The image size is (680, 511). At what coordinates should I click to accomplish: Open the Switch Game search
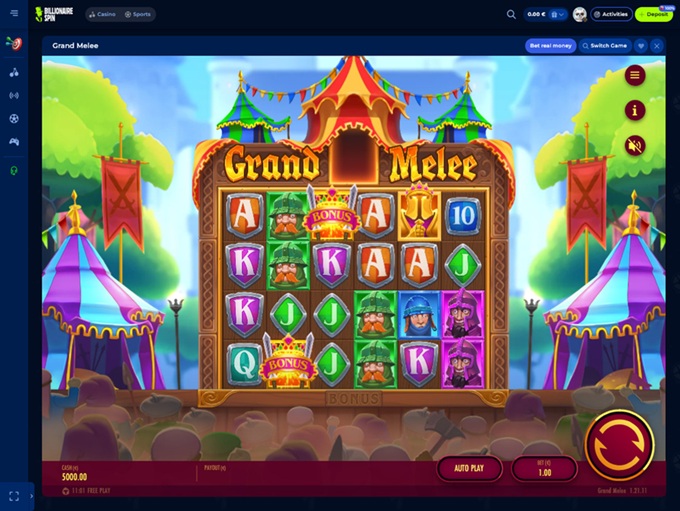coord(604,46)
